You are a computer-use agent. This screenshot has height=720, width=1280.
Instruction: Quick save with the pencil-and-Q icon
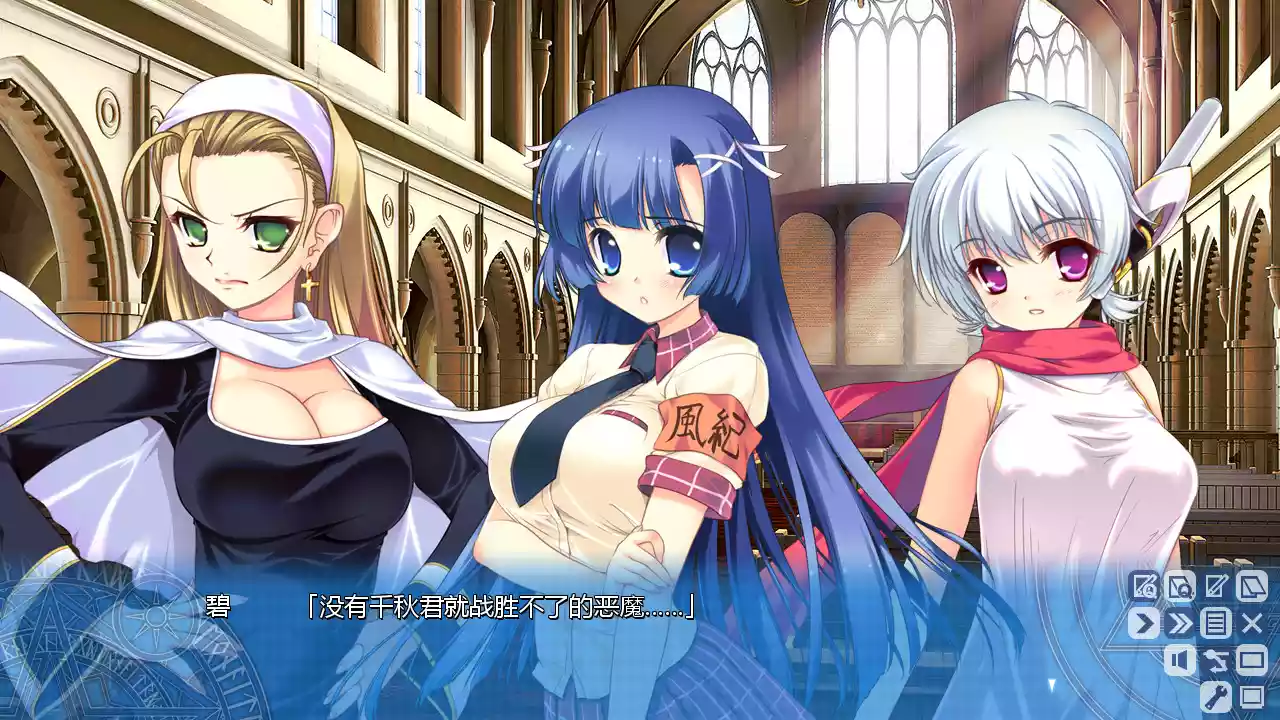pos(1144,586)
